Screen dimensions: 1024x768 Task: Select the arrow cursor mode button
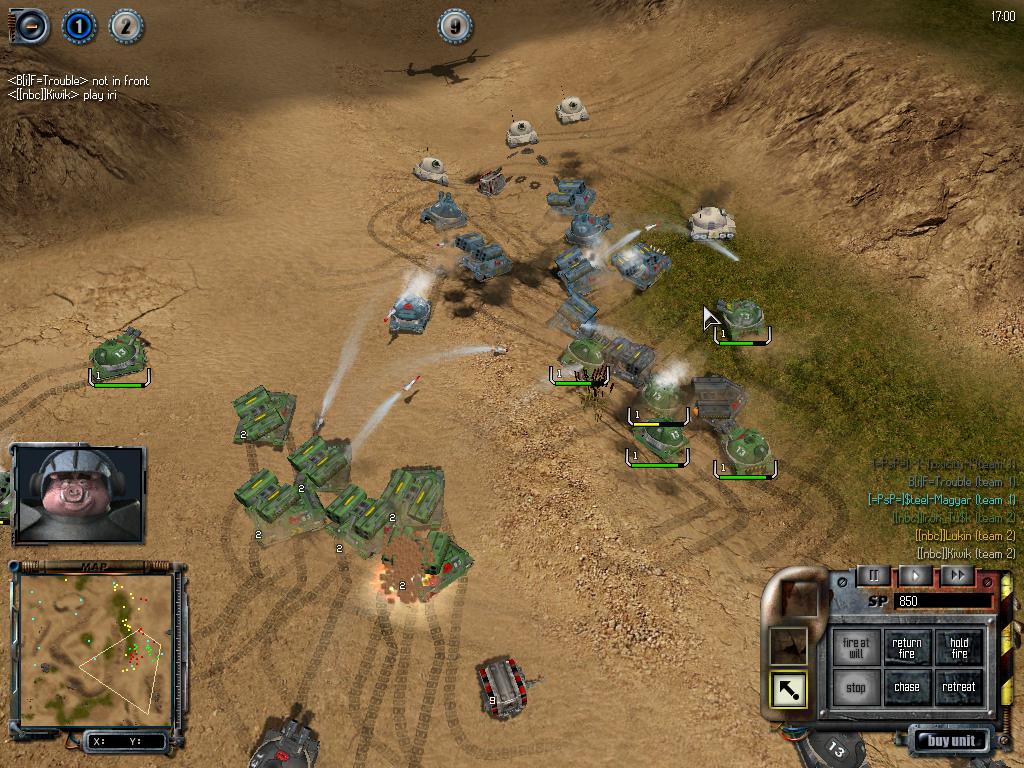click(x=788, y=688)
